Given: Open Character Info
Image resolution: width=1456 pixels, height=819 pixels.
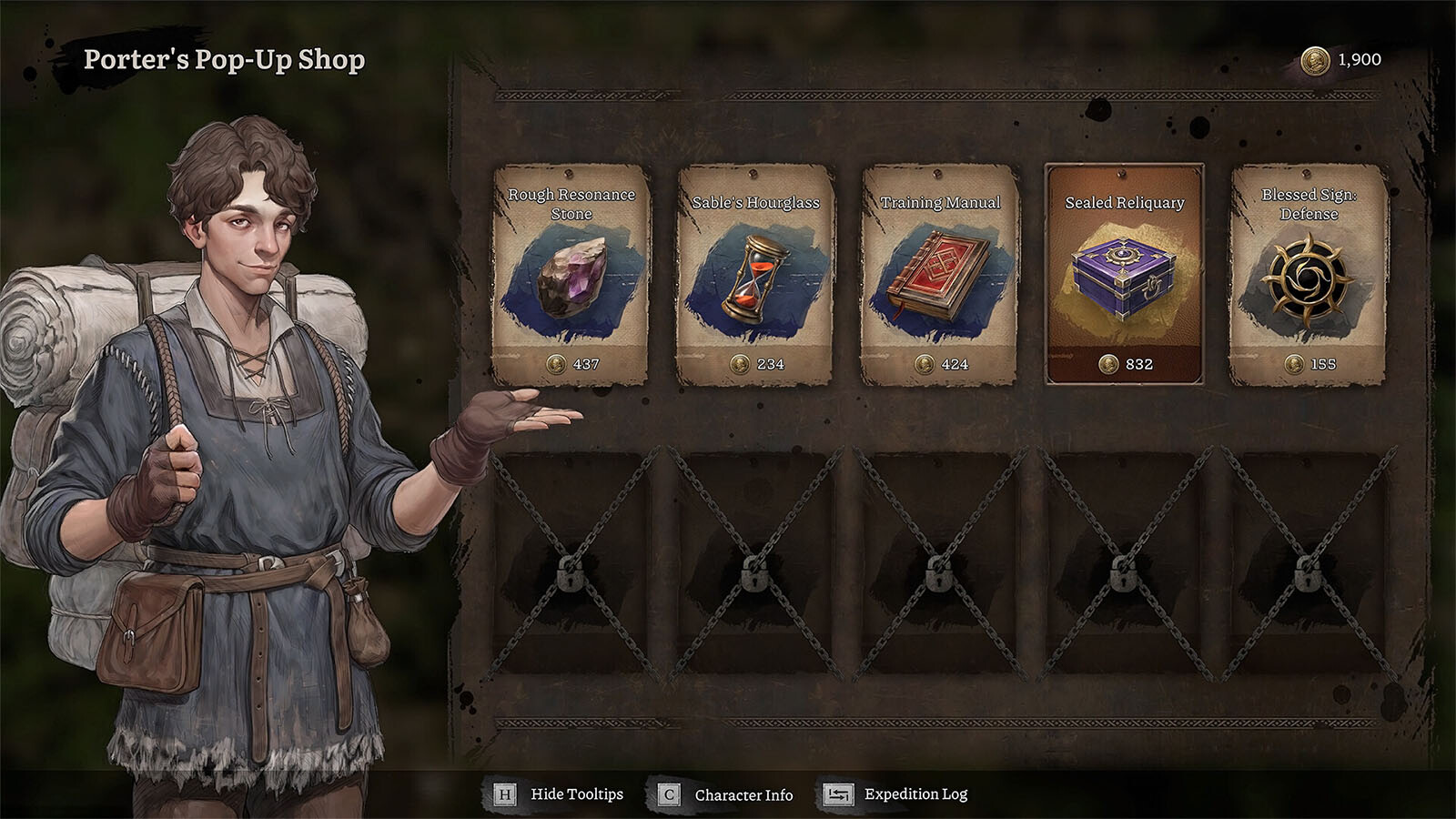Looking at the screenshot, I should click(725, 795).
